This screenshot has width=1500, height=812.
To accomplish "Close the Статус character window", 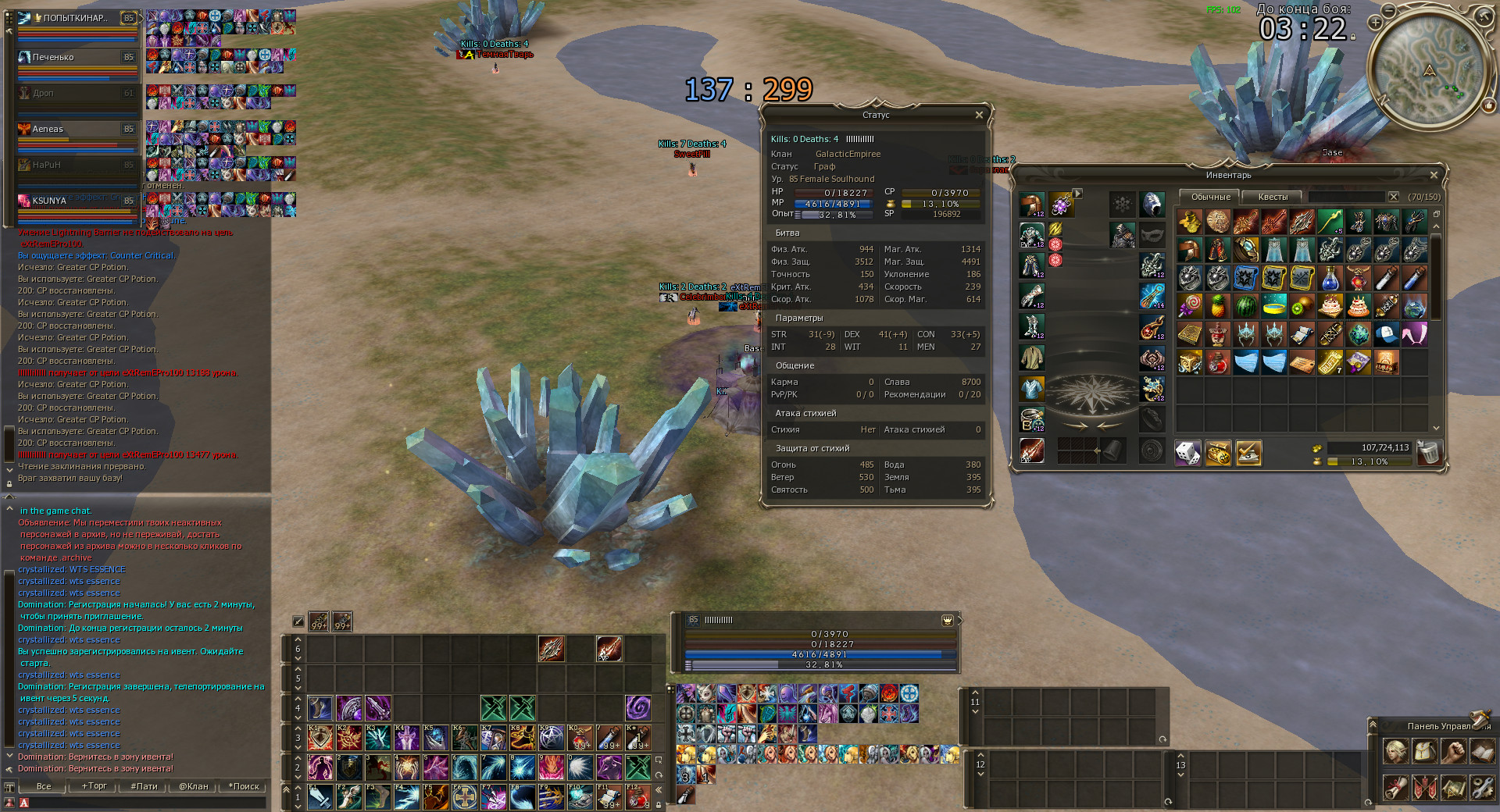I will [979, 116].
